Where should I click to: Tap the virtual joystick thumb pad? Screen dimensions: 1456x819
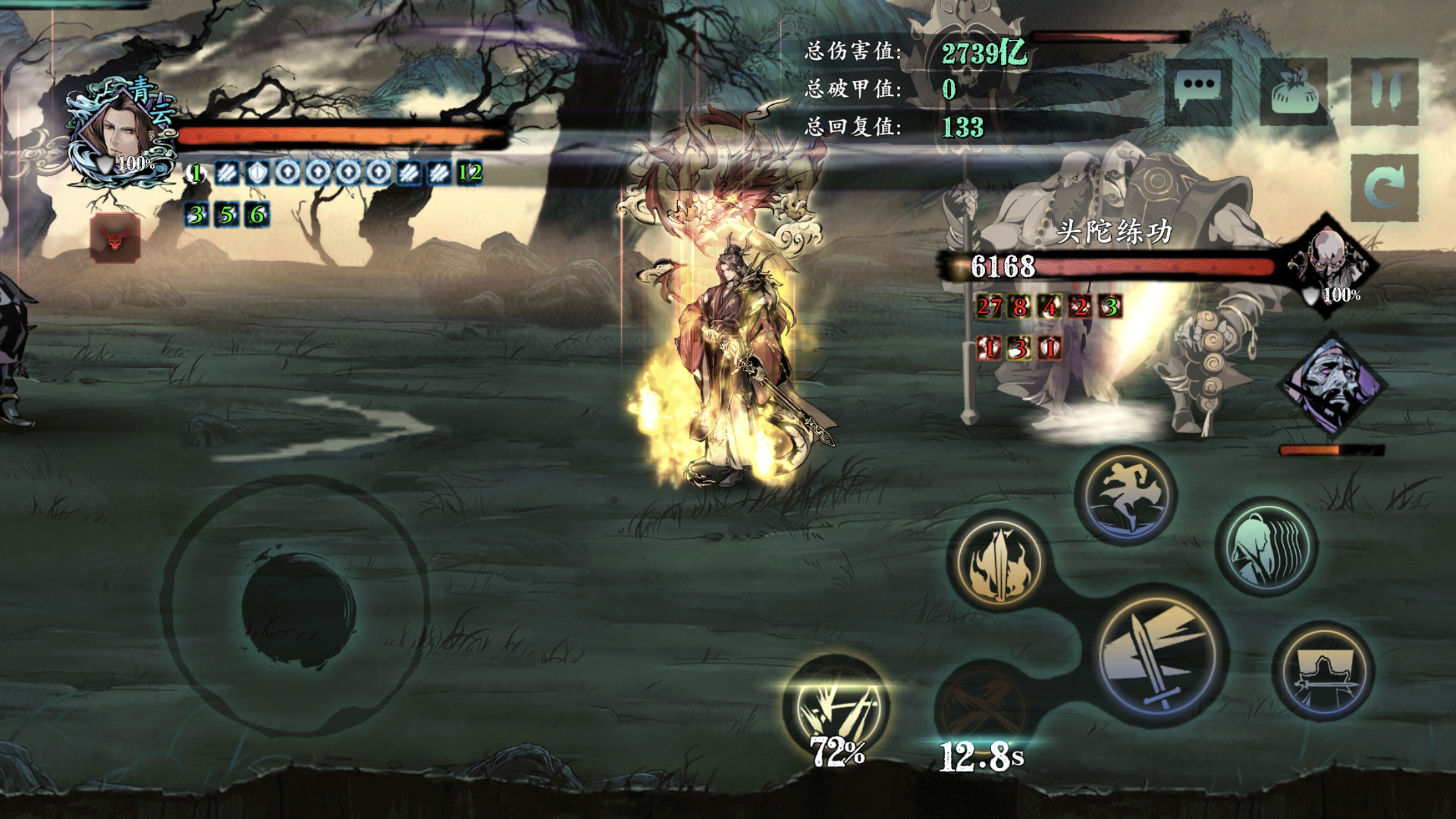299,609
